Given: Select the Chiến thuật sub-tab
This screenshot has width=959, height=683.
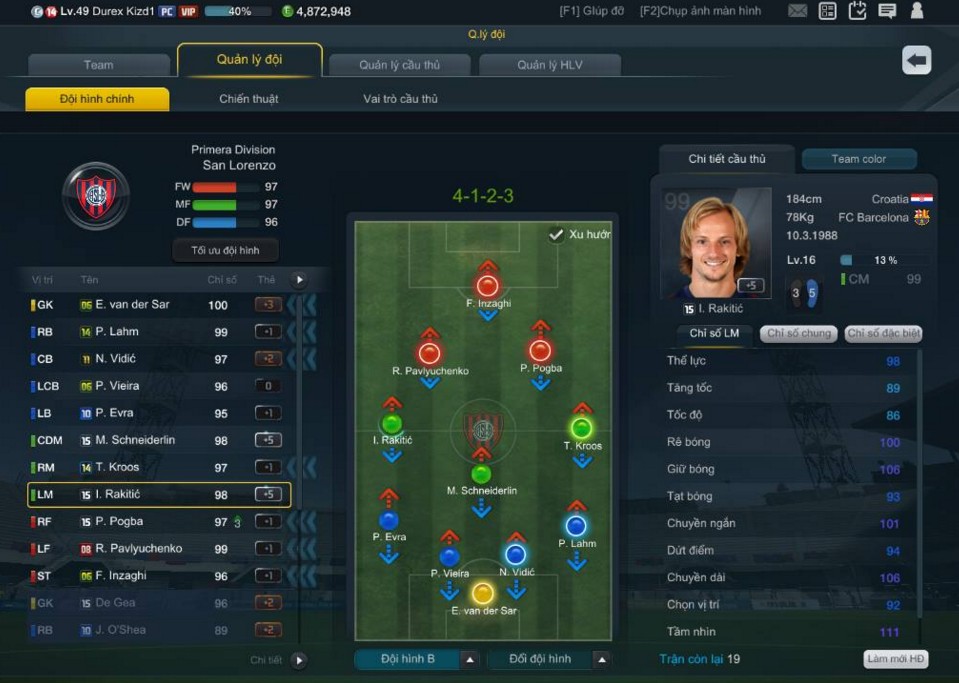Looking at the screenshot, I should (x=249, y=99).
